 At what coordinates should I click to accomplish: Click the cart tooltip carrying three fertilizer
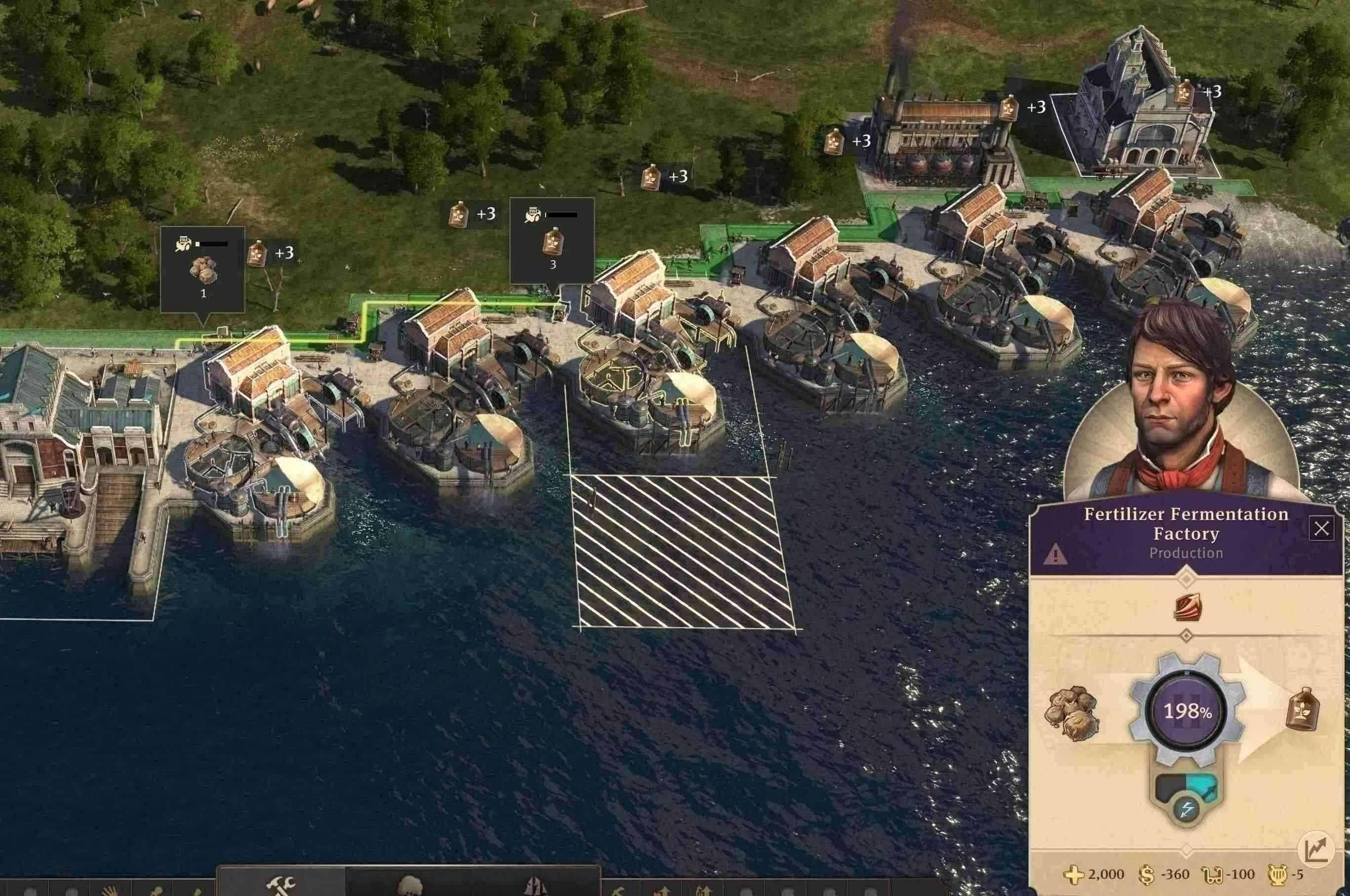(x=552, y=240)
